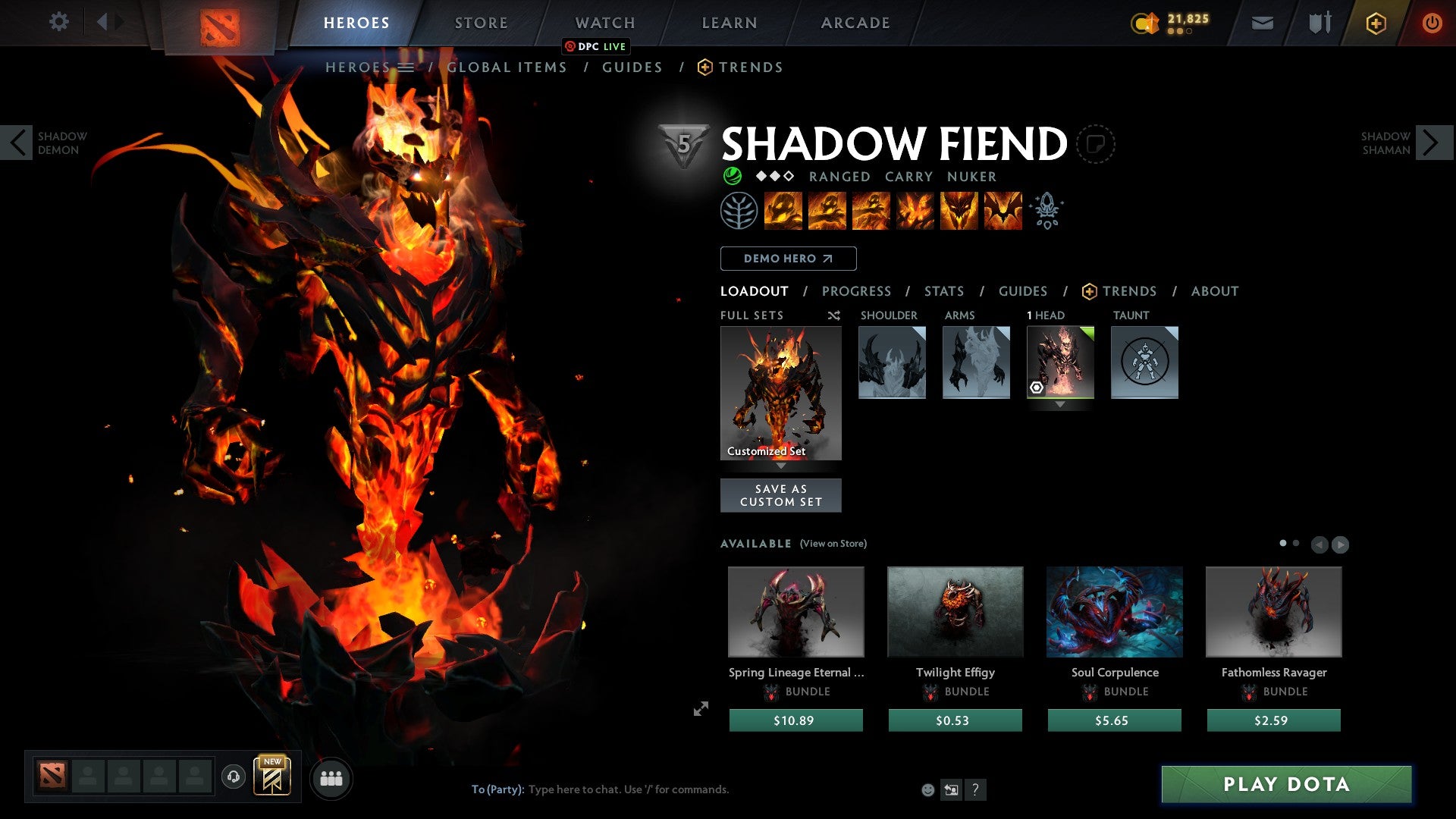Expand the equipped Head item options chevron

tap(1059, 404)
